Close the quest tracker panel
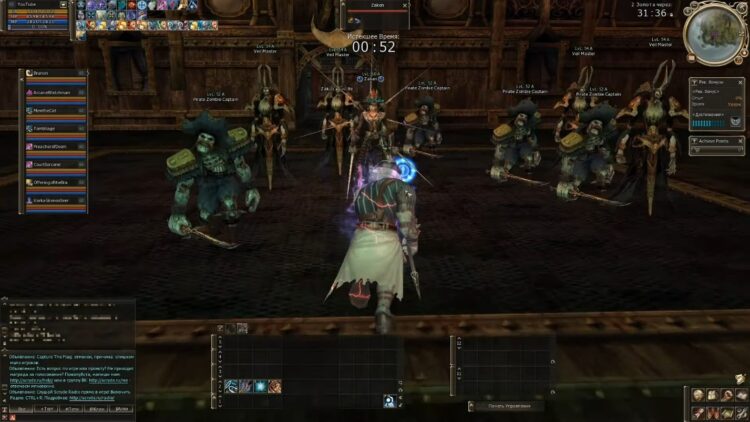 (742, 81)
